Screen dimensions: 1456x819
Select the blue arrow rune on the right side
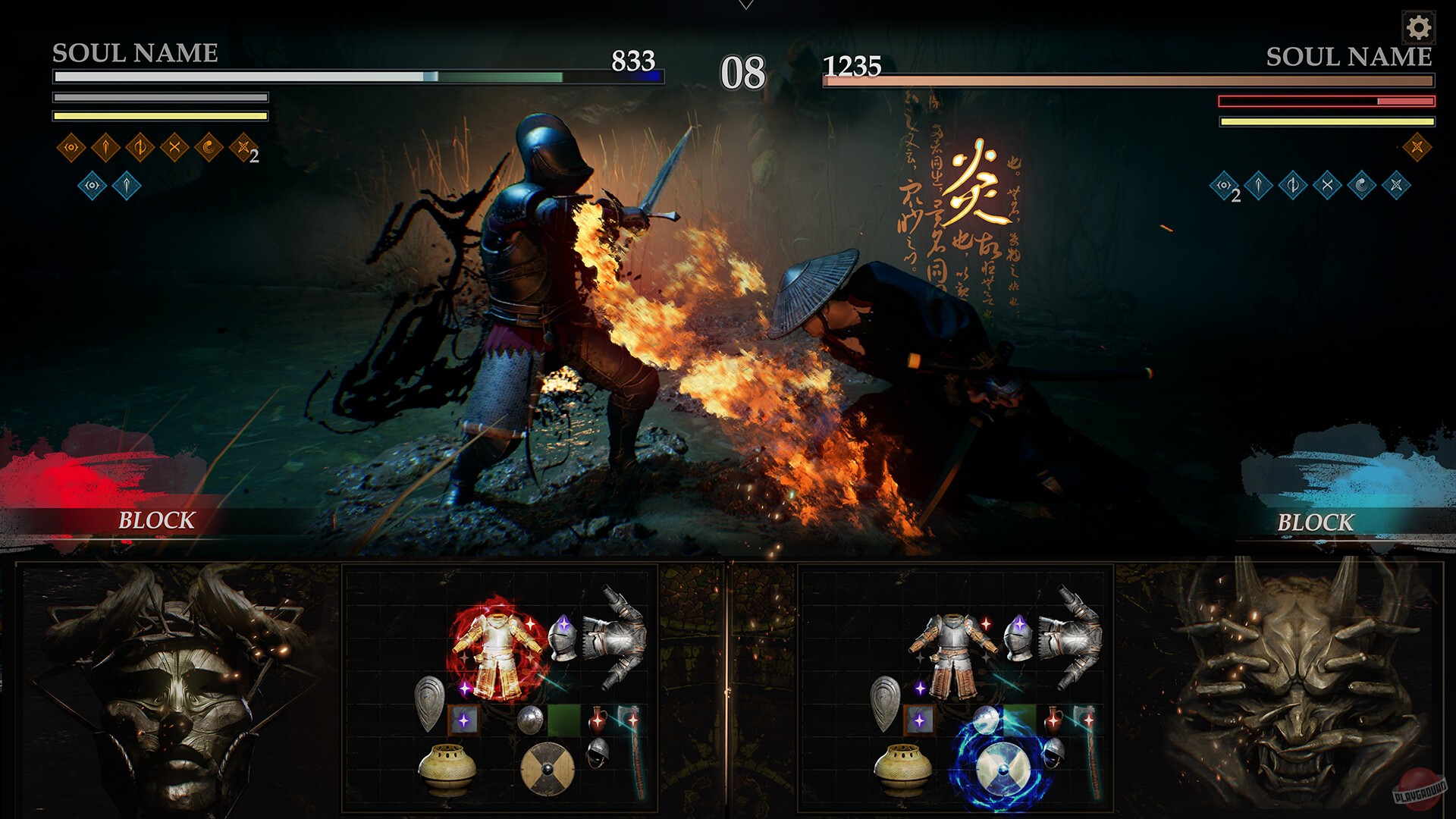[1257, 186]
